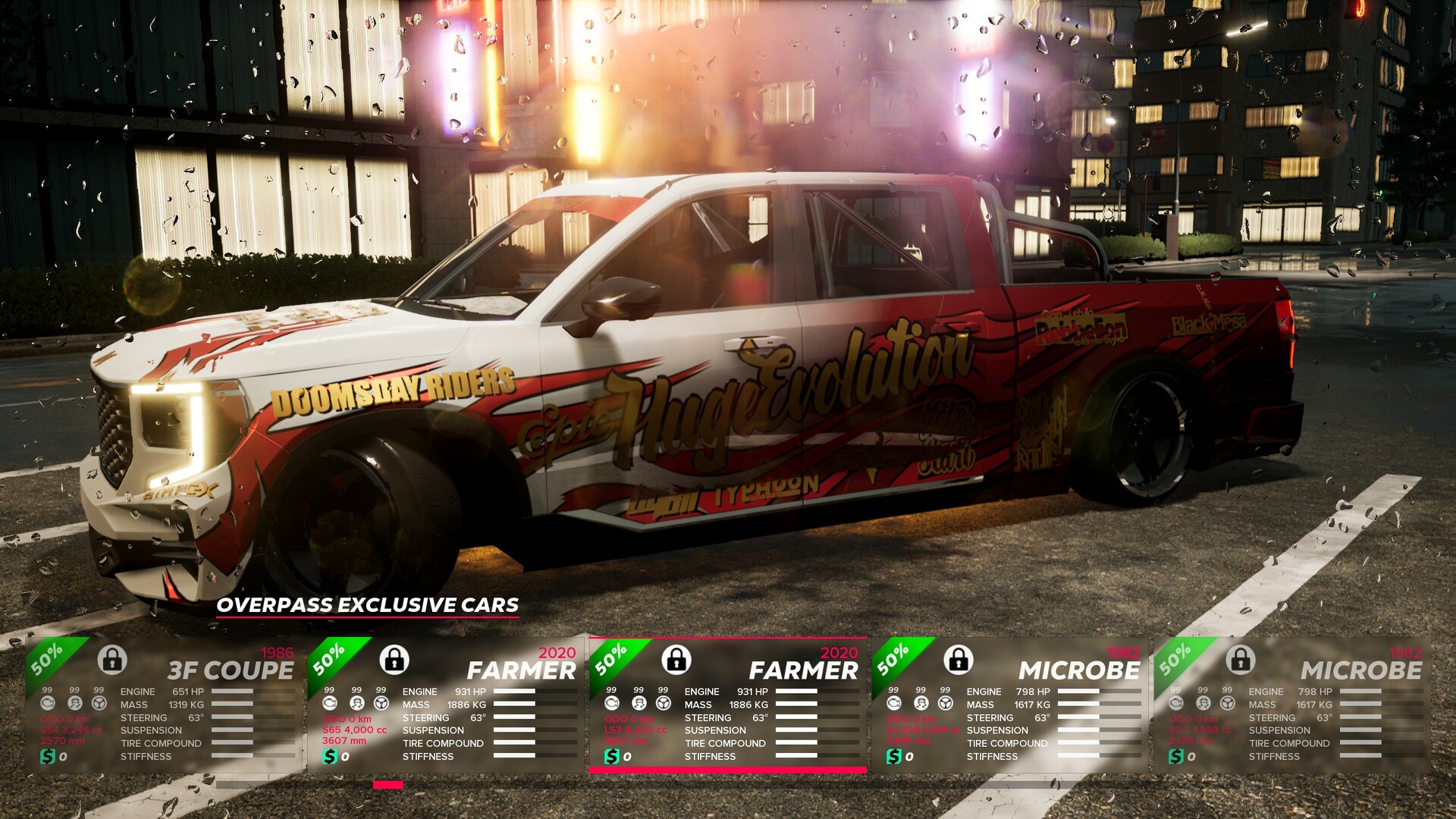Click the driver helmet icon on the first Farmer card
The image size is (1456, 819).
click(356, 703)
